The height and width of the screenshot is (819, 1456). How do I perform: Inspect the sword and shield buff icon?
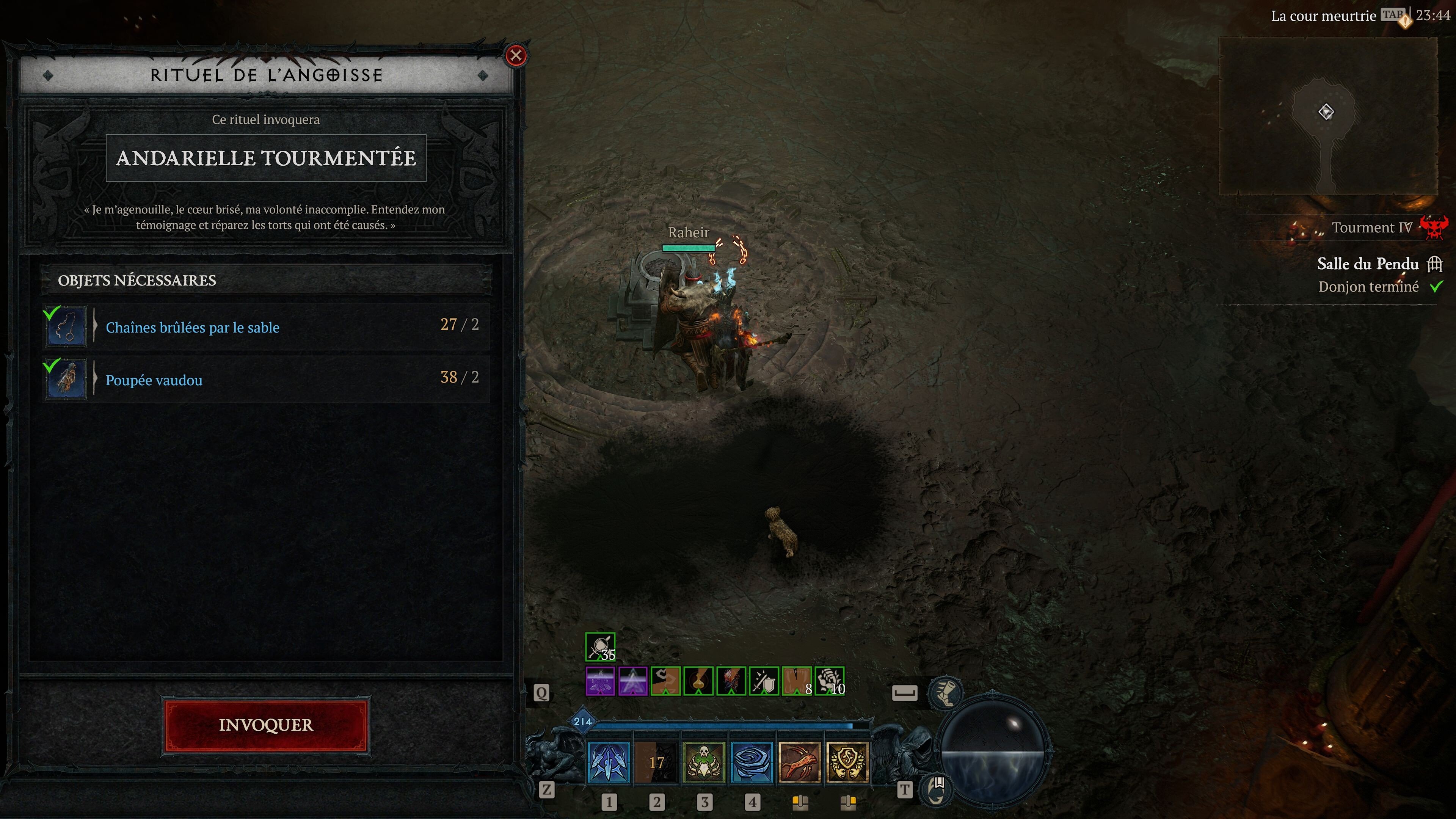764,681
